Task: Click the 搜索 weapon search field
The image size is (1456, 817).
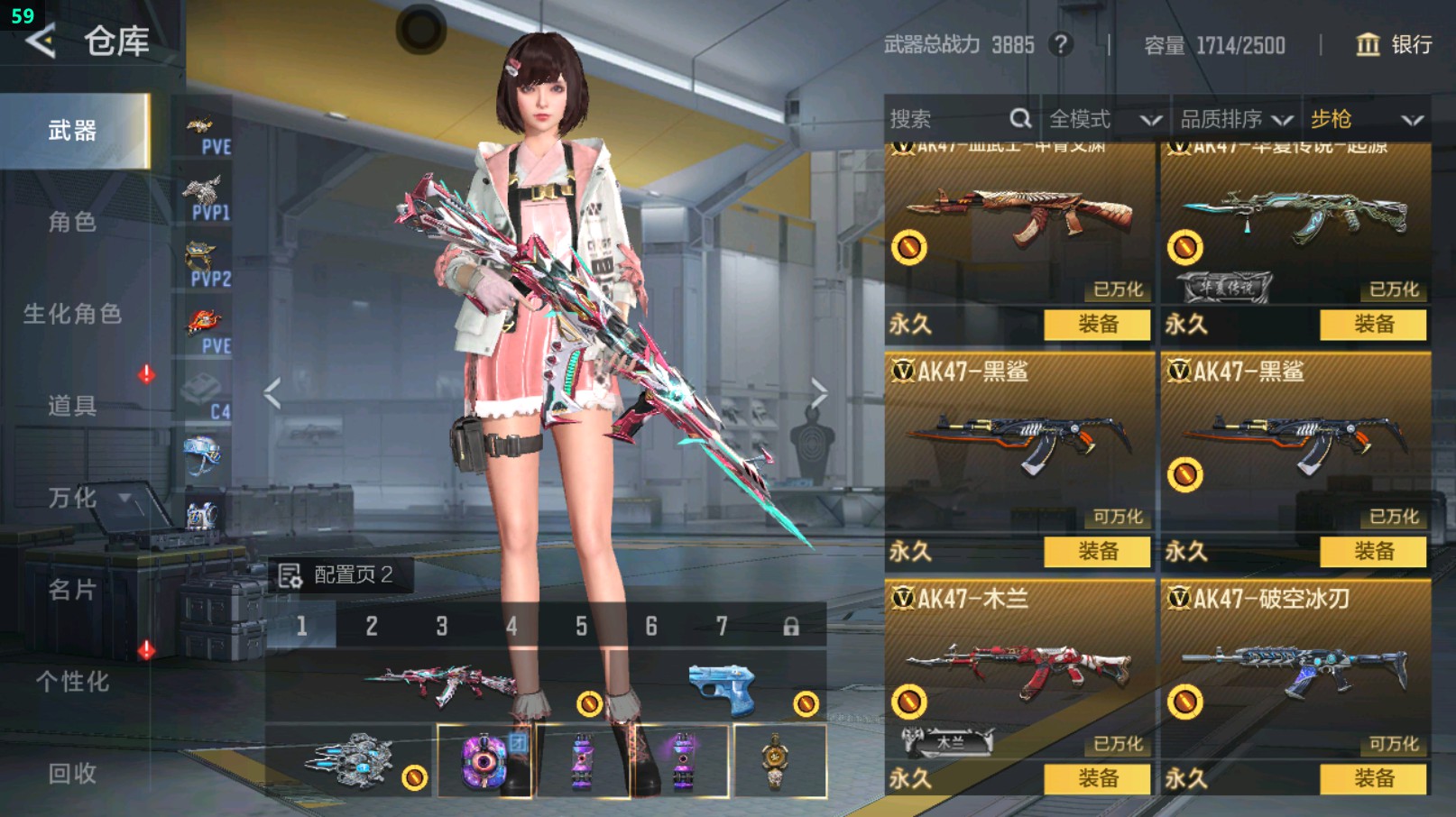Action: pyautogui.click(x=956, y=119)
